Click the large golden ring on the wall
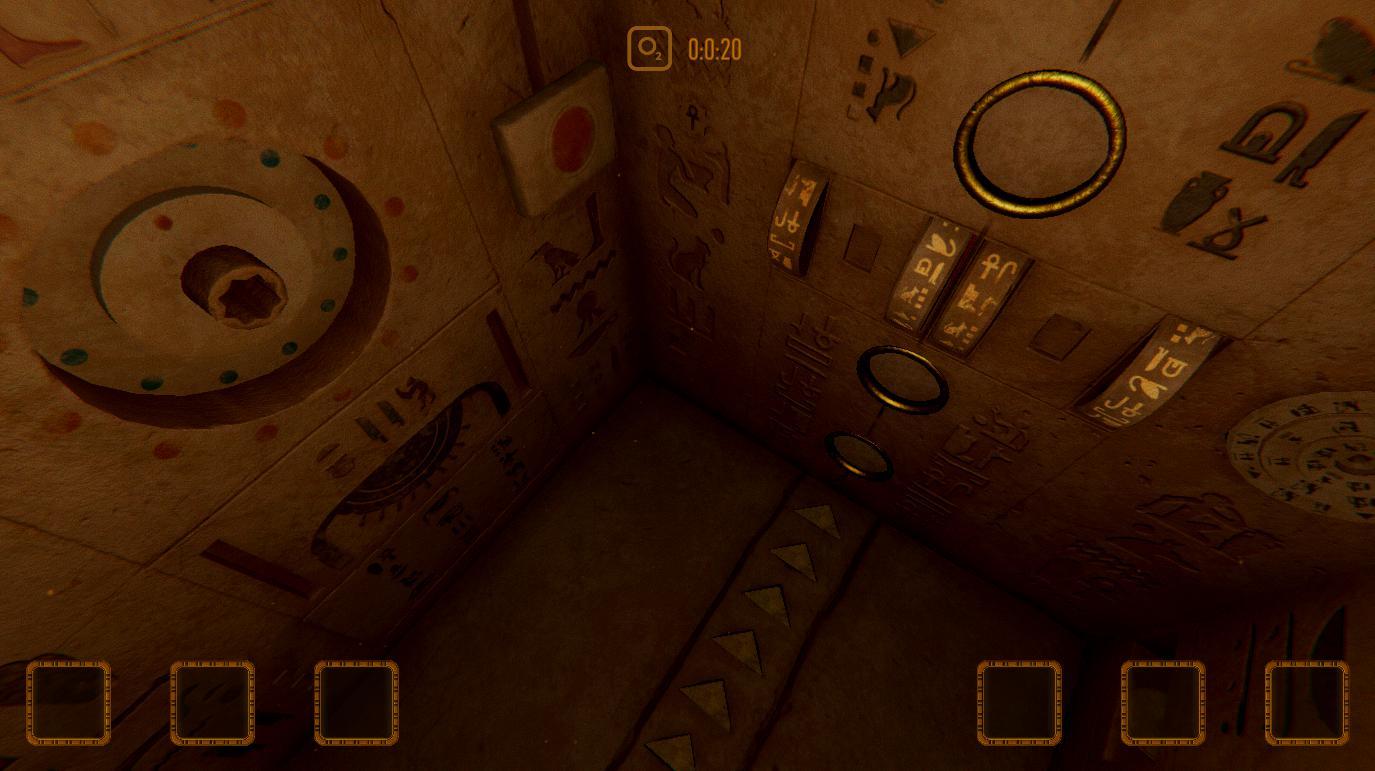1375x771 pixels. point(1040,140)
